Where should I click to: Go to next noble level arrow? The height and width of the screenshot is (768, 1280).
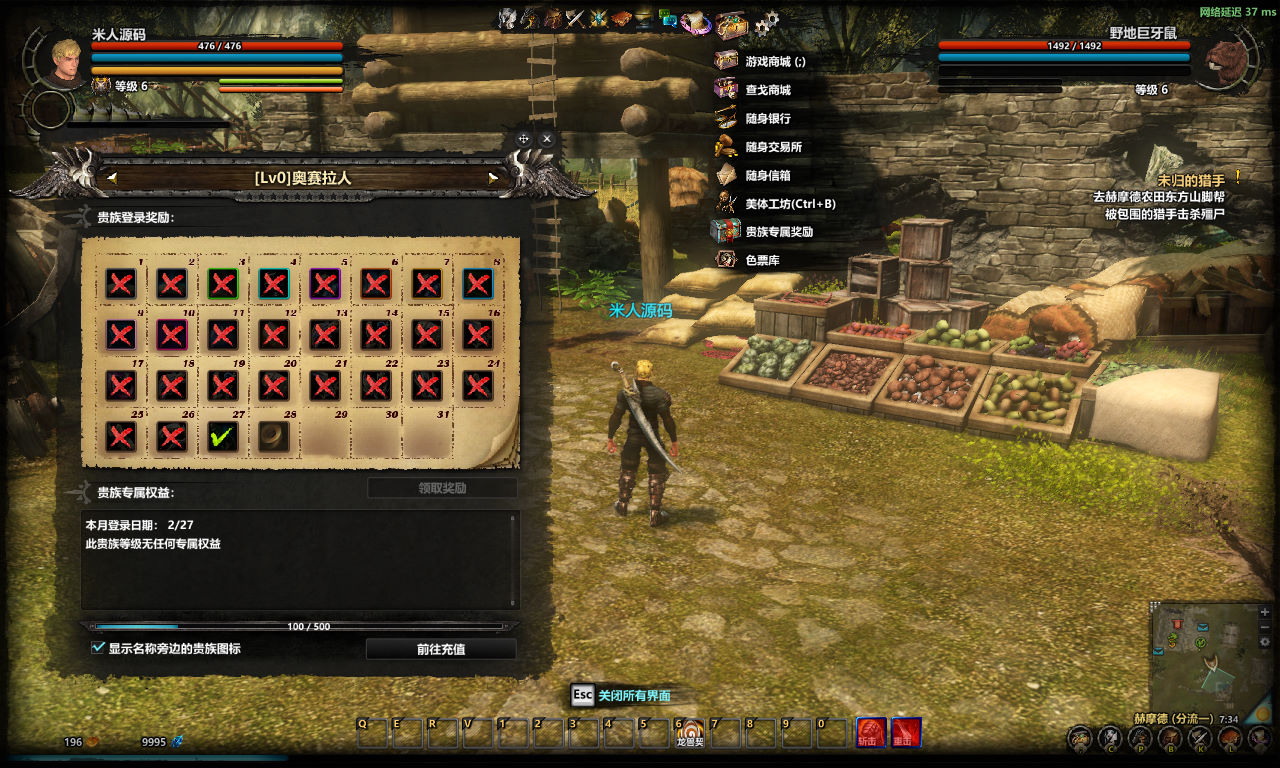(x=493, y=178)
